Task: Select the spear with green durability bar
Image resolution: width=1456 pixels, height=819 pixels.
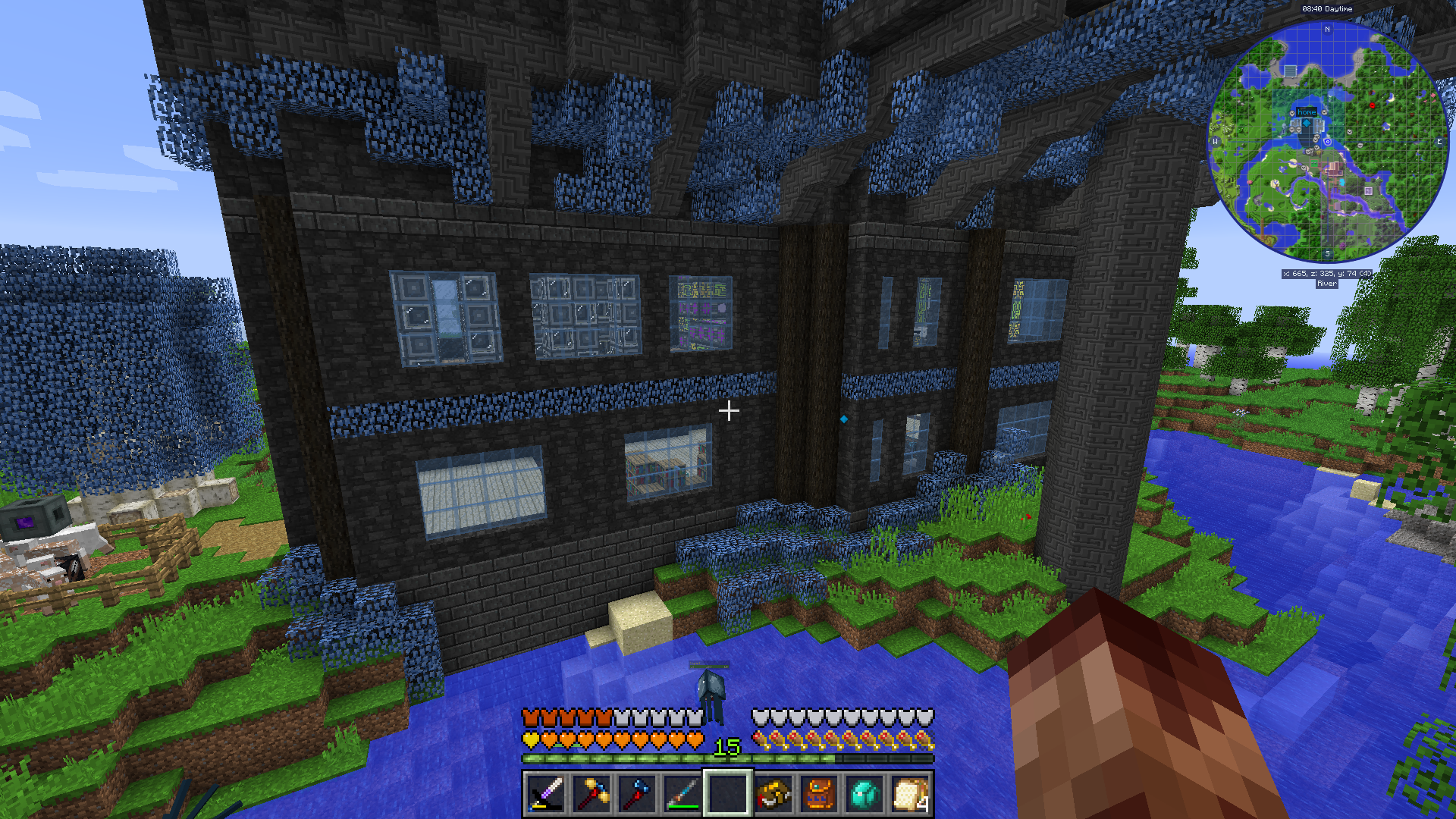Action: tap(682, 794)
